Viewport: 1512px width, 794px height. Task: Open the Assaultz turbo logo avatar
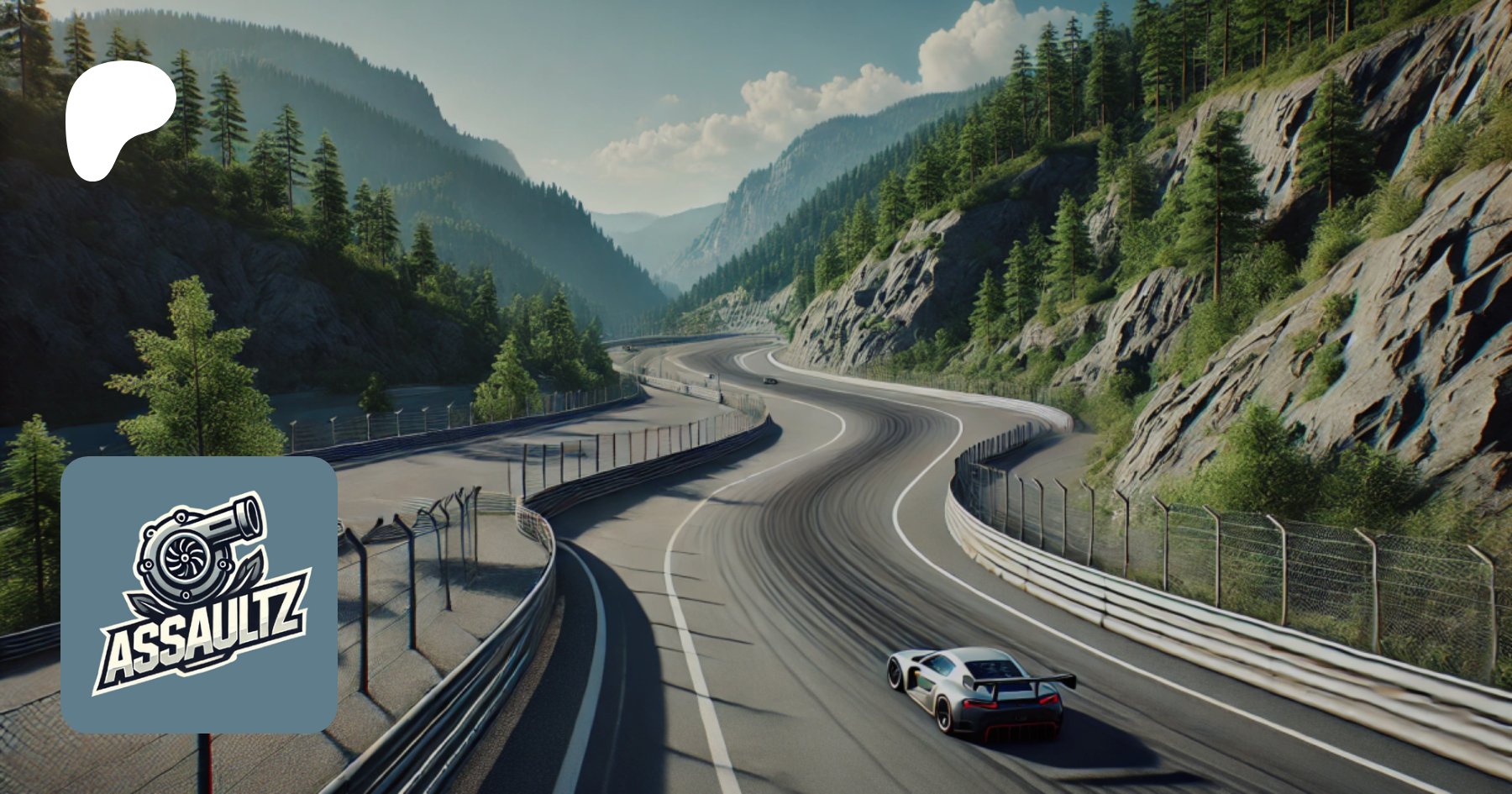coord(199,595)
